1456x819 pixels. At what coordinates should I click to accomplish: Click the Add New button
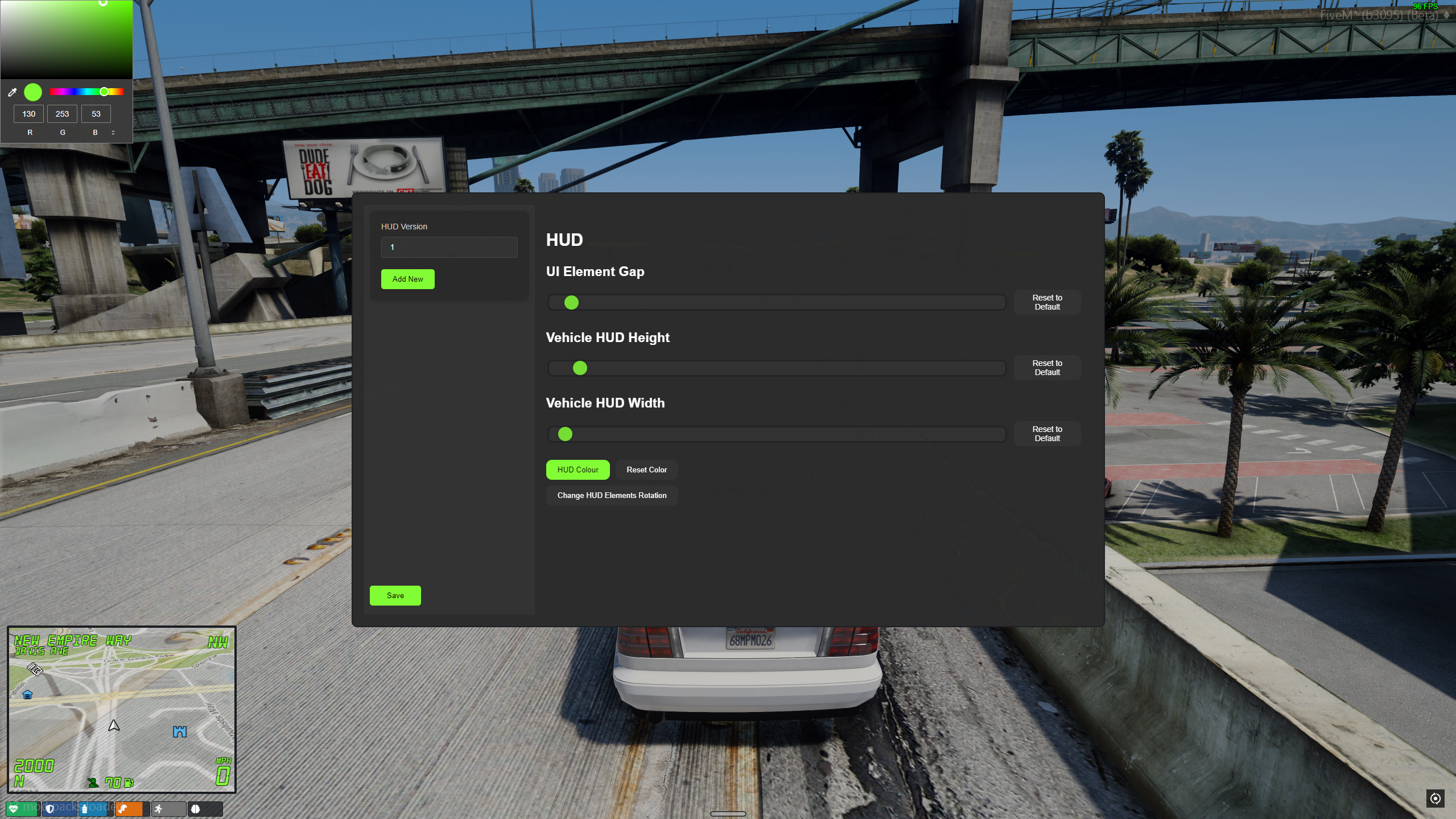[x=407, y=279]
